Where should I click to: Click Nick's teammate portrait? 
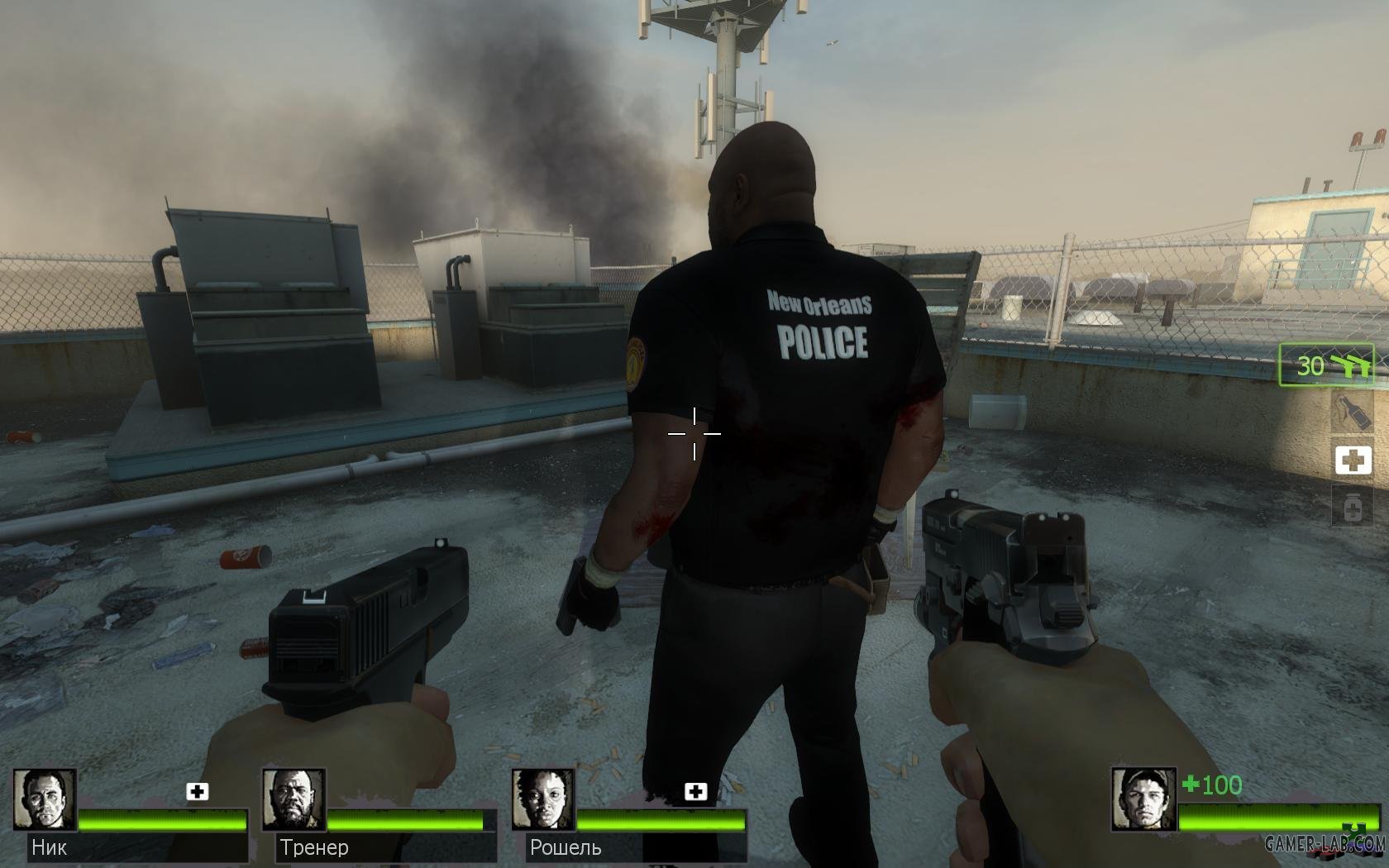[x=45, y=800]
